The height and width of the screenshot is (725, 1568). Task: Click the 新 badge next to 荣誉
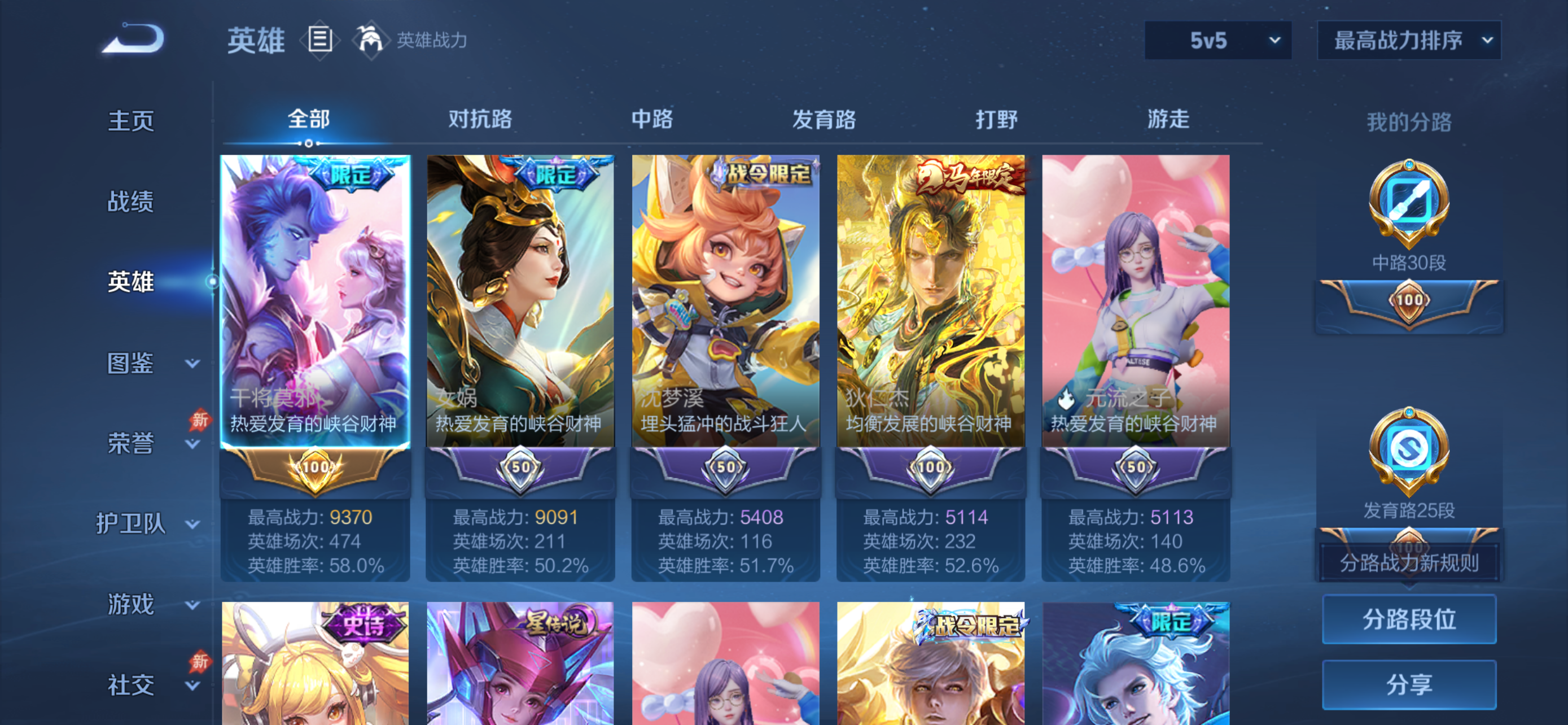click(x=202, y=420)
